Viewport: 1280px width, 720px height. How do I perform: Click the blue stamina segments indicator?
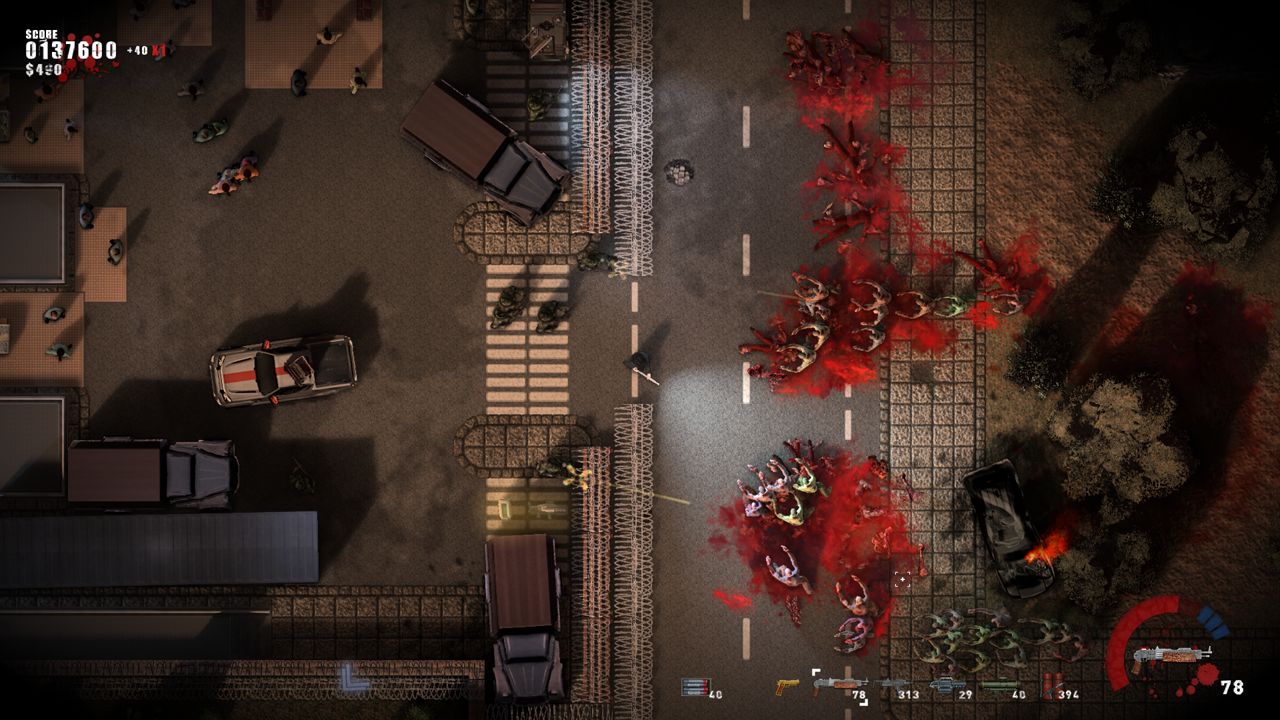(x=1211, y=621)
